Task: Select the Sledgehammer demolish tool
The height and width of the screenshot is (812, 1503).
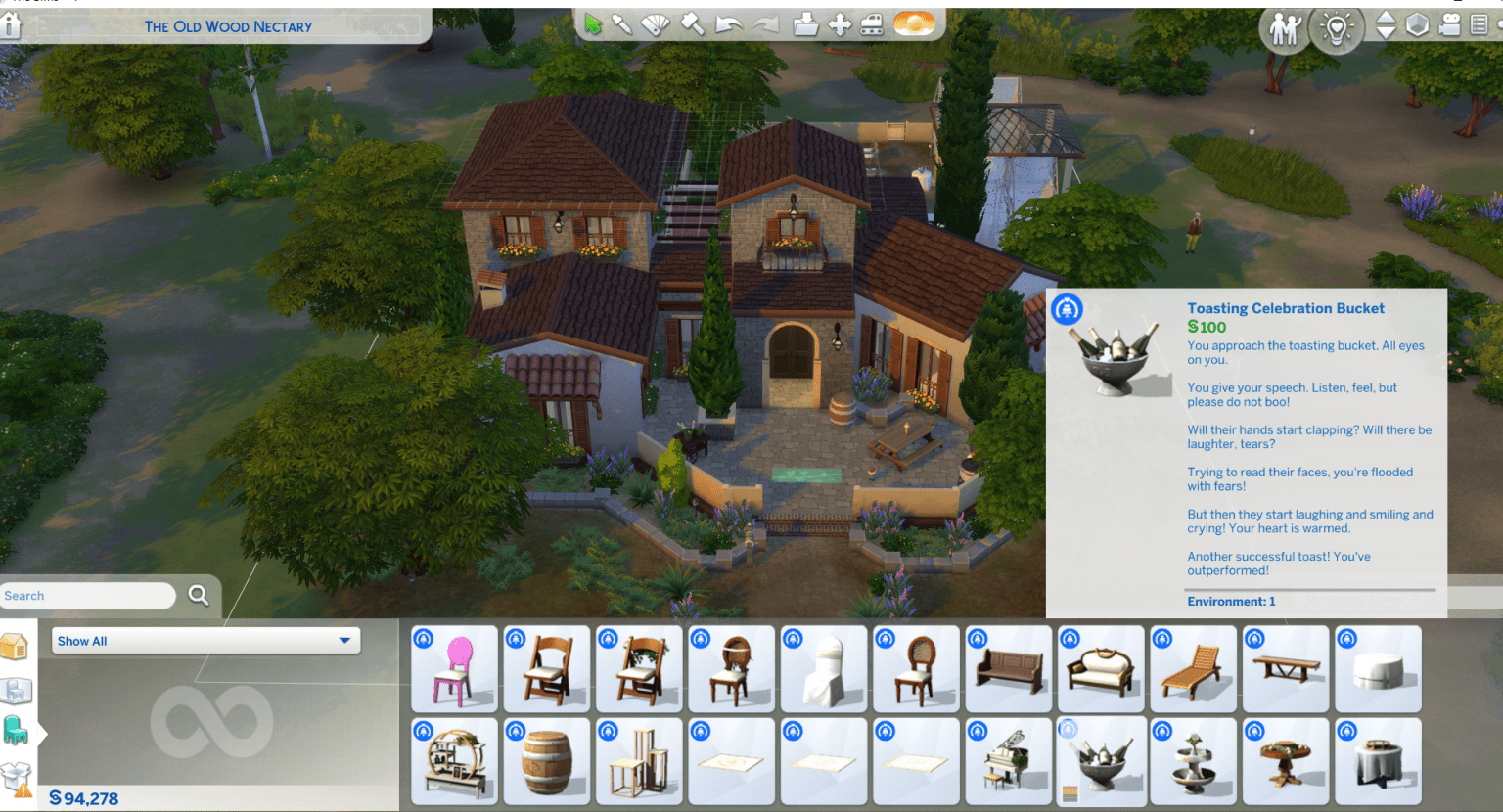Action: pyautogui.click(x=690, y=24)
